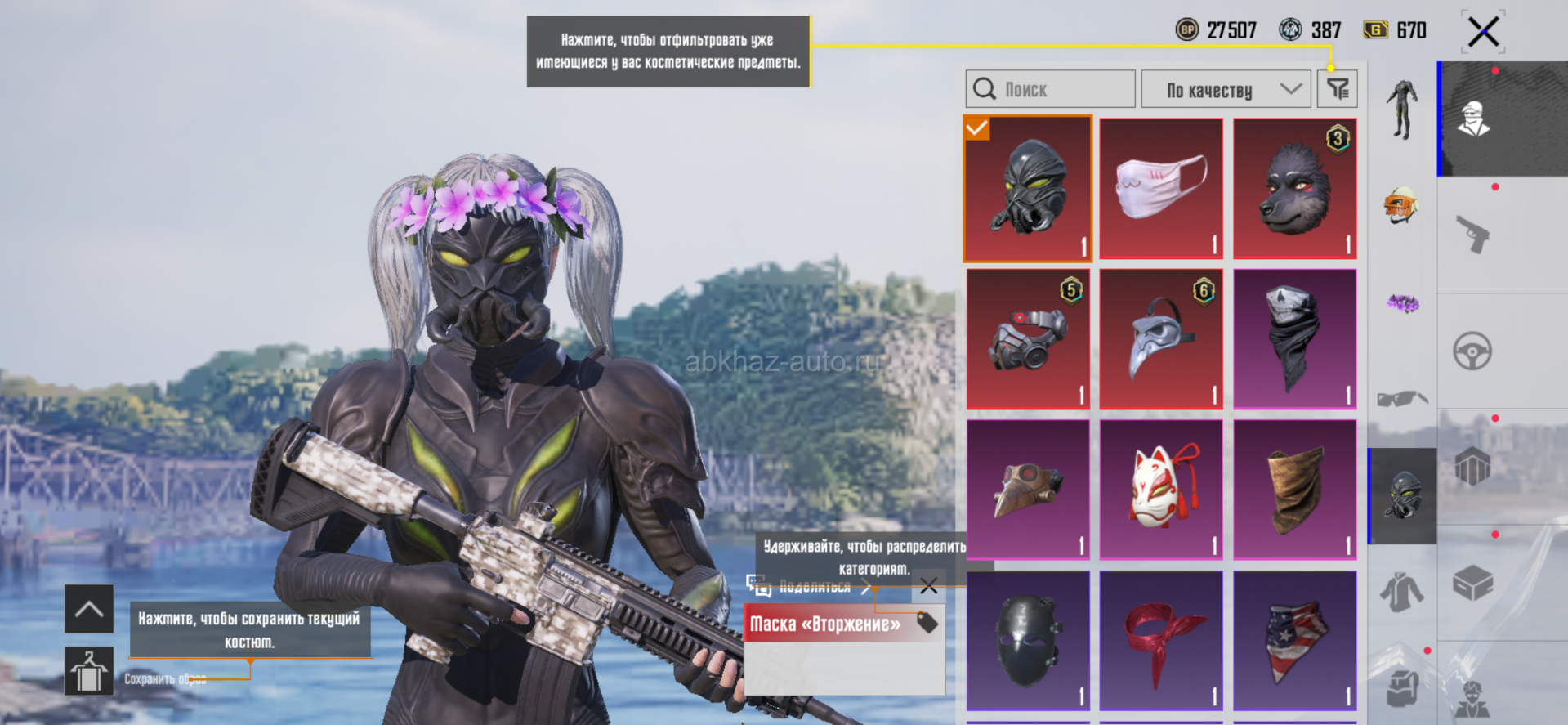1568x725 pixels.
Task: Select the skull print bandana
Action: click(x=1295, y=339)
